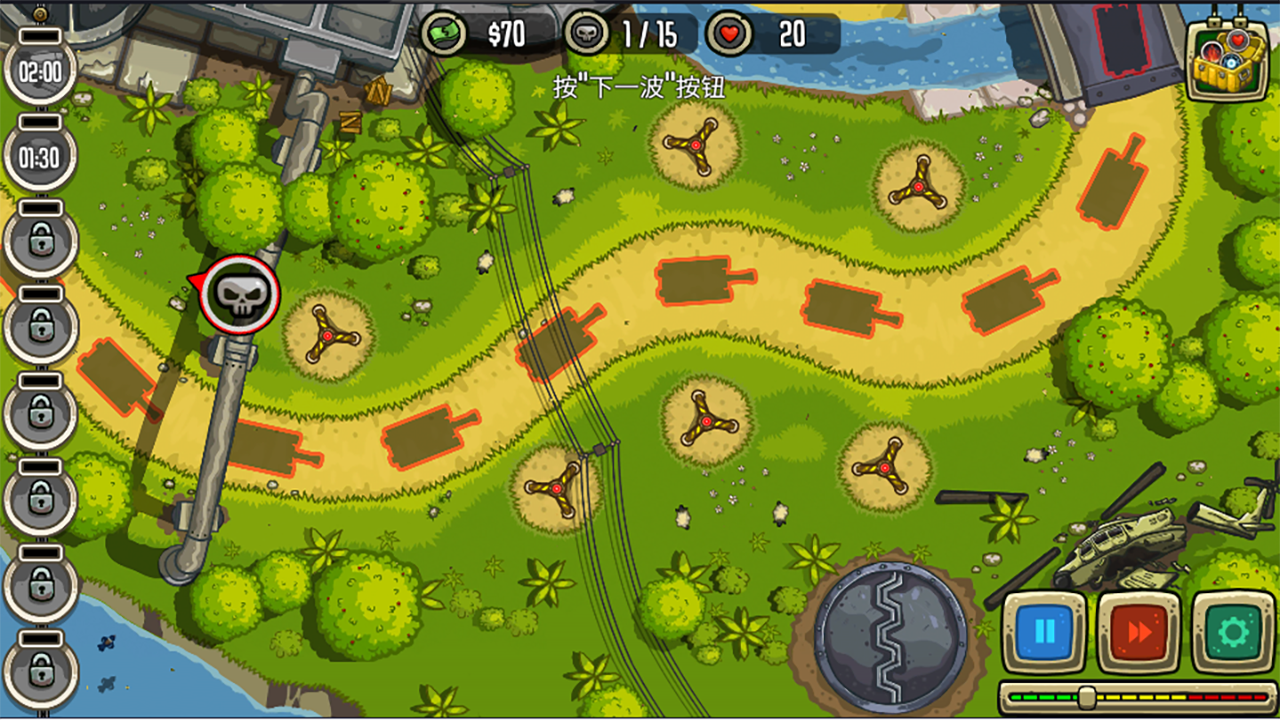Viewport: 1280px width, 720px height.
Task: Call the next wave with the skull marker
Action: pyautogui.click(x=238, y=294)
